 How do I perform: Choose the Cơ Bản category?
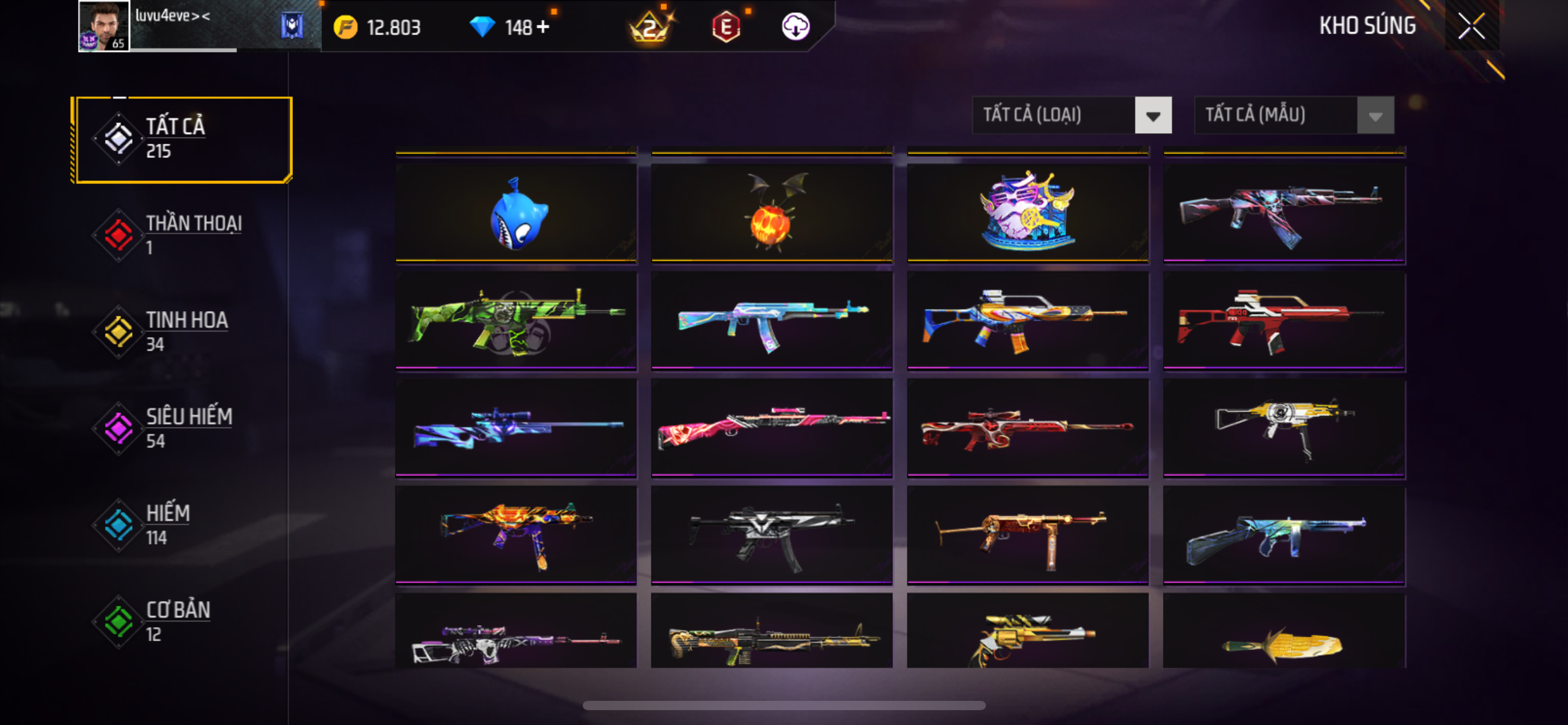pos(182,622)
